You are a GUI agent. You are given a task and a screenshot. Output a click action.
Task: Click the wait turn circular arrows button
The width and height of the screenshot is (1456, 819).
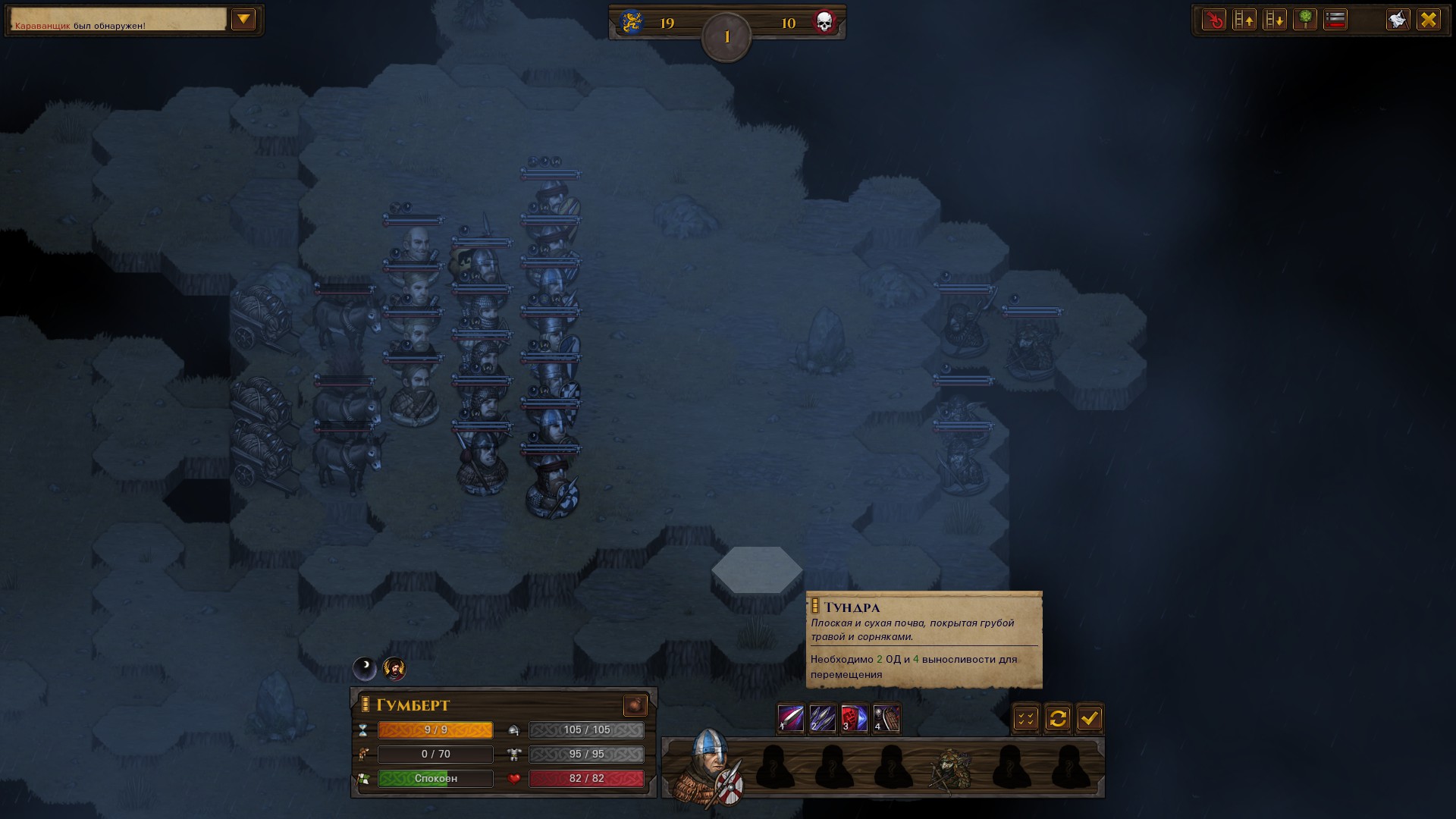1058,718
